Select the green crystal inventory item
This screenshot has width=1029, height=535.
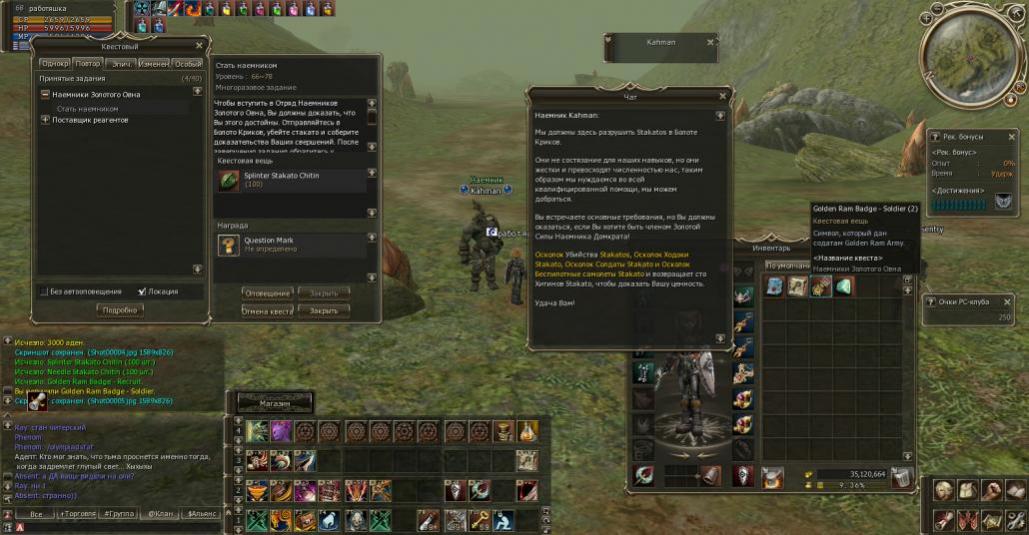(x=844, y=287)
